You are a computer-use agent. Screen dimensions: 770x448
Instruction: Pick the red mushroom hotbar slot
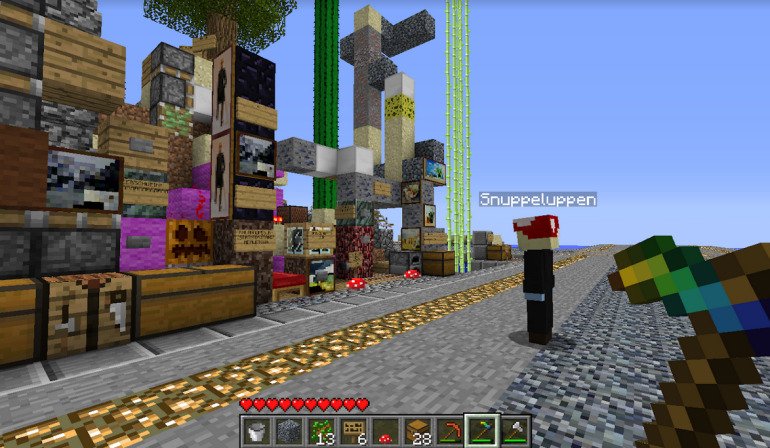coord(385,431)
